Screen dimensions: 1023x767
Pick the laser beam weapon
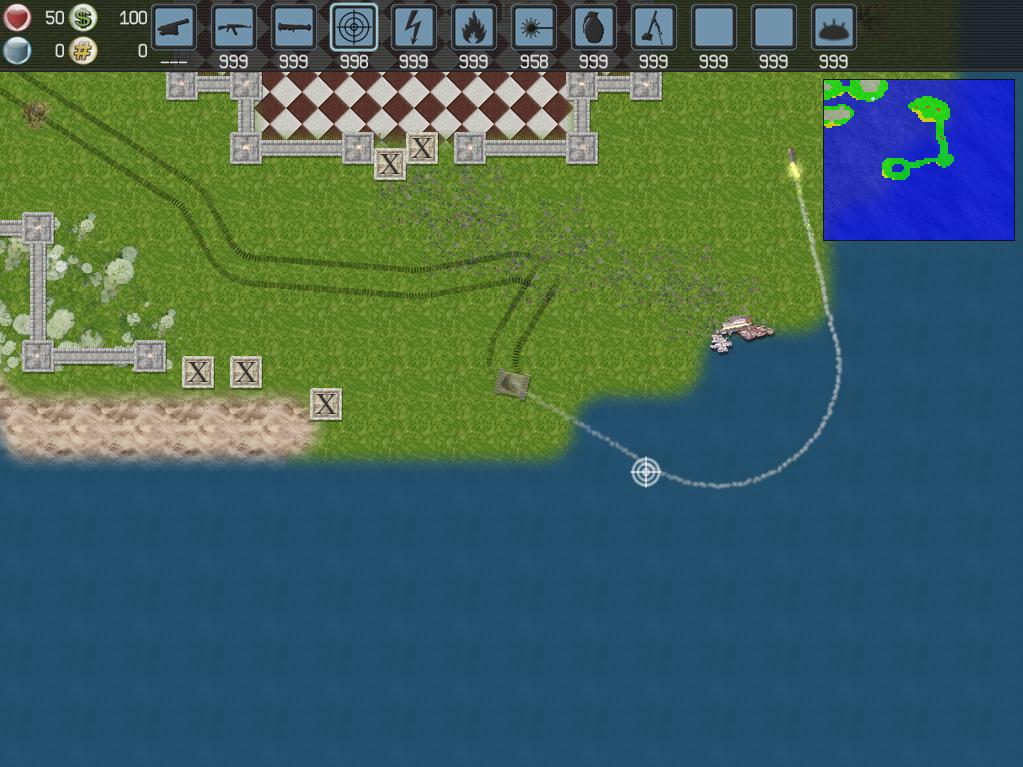(534, 28)
